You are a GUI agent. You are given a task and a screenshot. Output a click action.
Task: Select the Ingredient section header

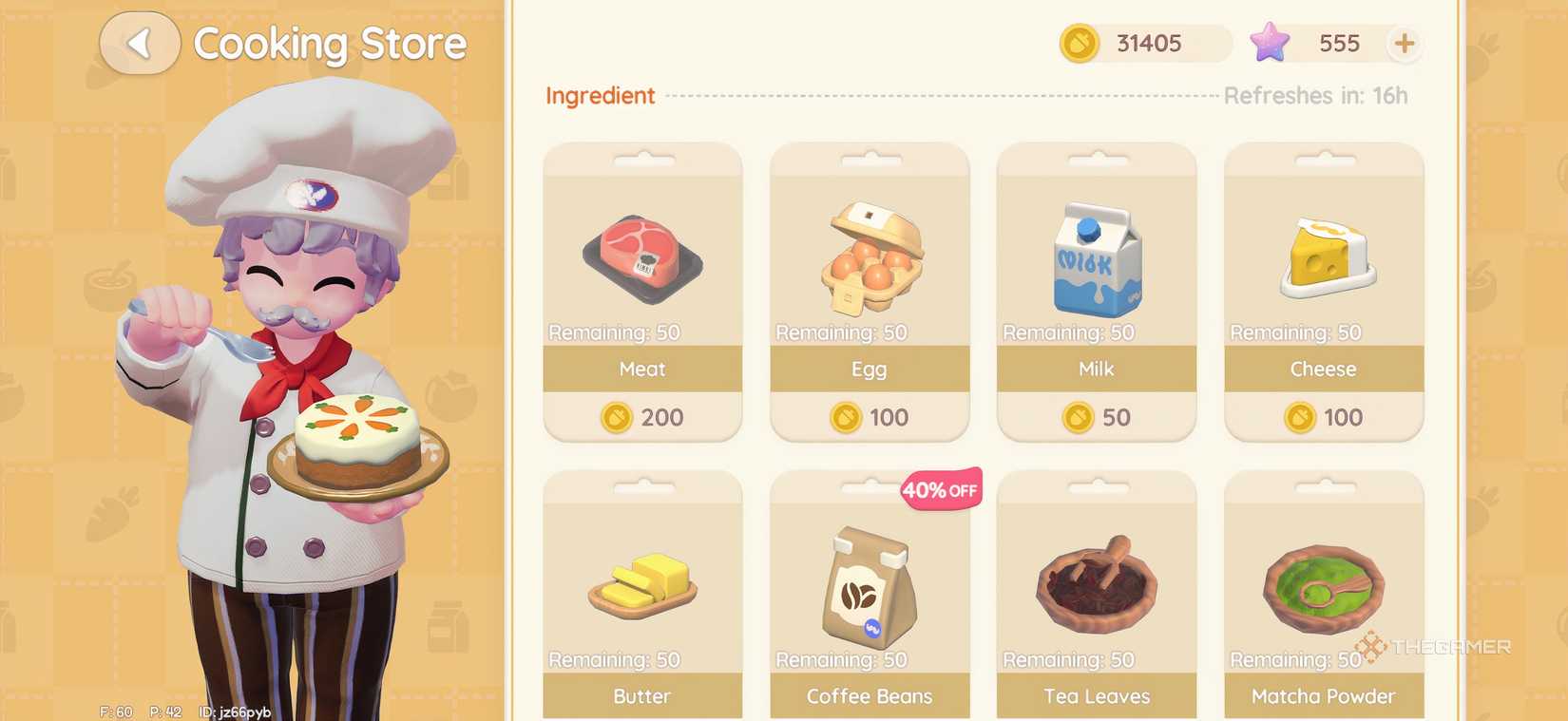tap(600, 95)
